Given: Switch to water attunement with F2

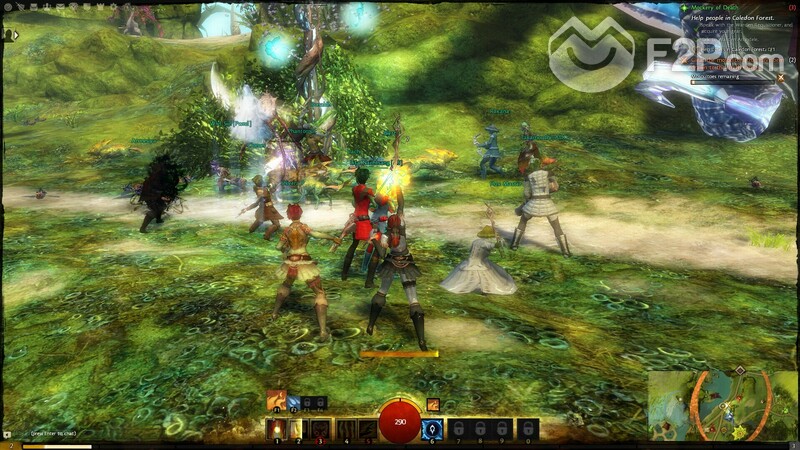Looking at the screenshot, I should tap(296, 403).
